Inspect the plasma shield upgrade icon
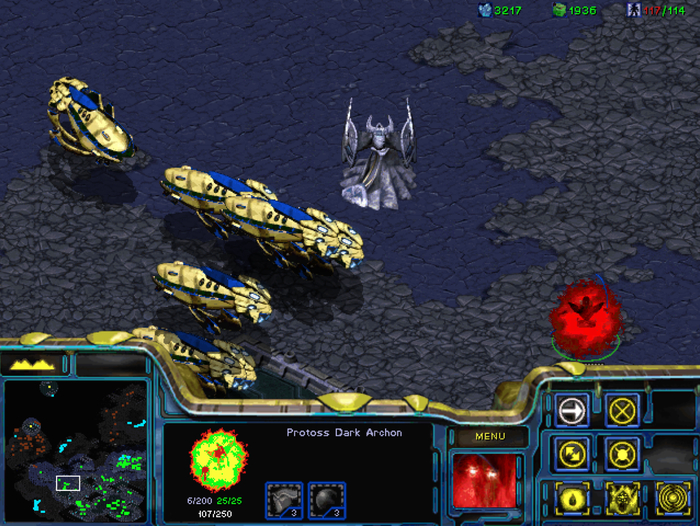700x526 pixels. (x=327, y=498)
